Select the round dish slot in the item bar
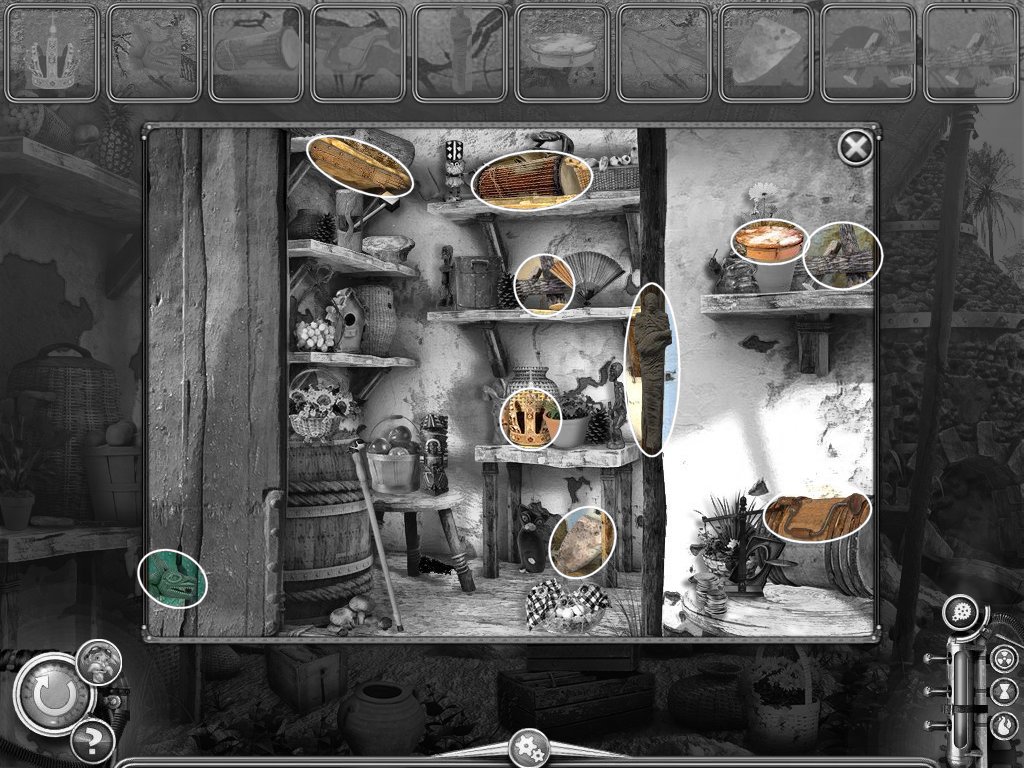The height and width of the screenshot is (768, 1024). click(562, 53)
